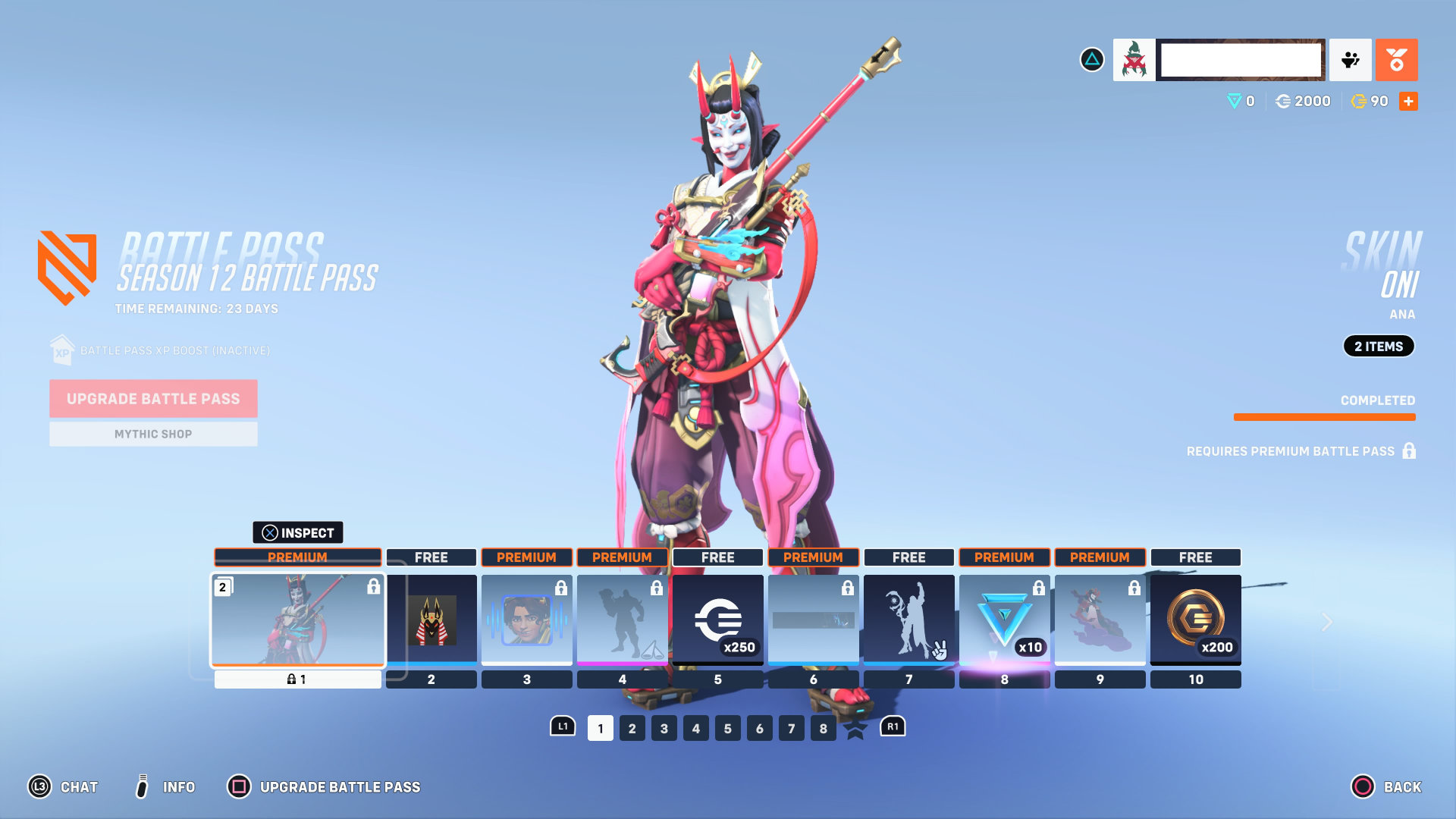Switch to battle pass page 5

(728, 729)
